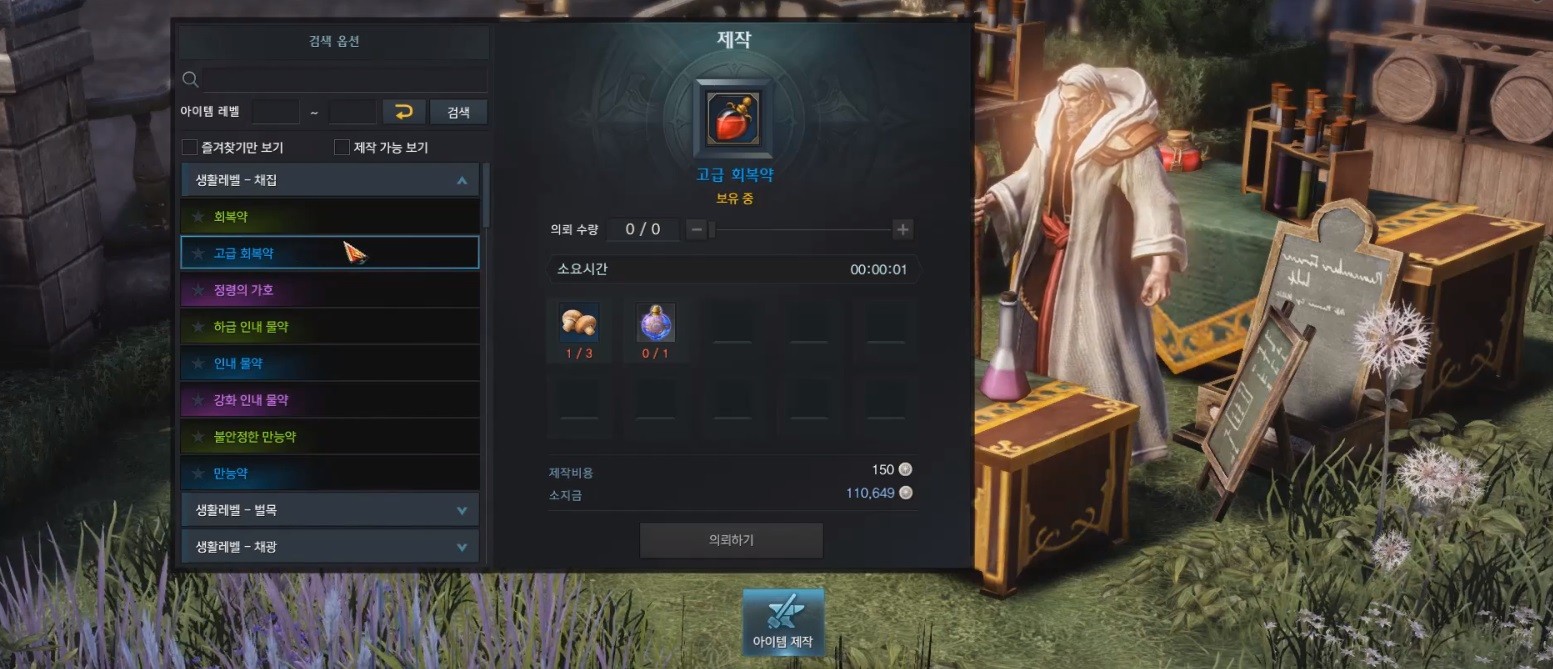
Task: Select the 강화 인내 물약 recipe
Action: [329, 400]
